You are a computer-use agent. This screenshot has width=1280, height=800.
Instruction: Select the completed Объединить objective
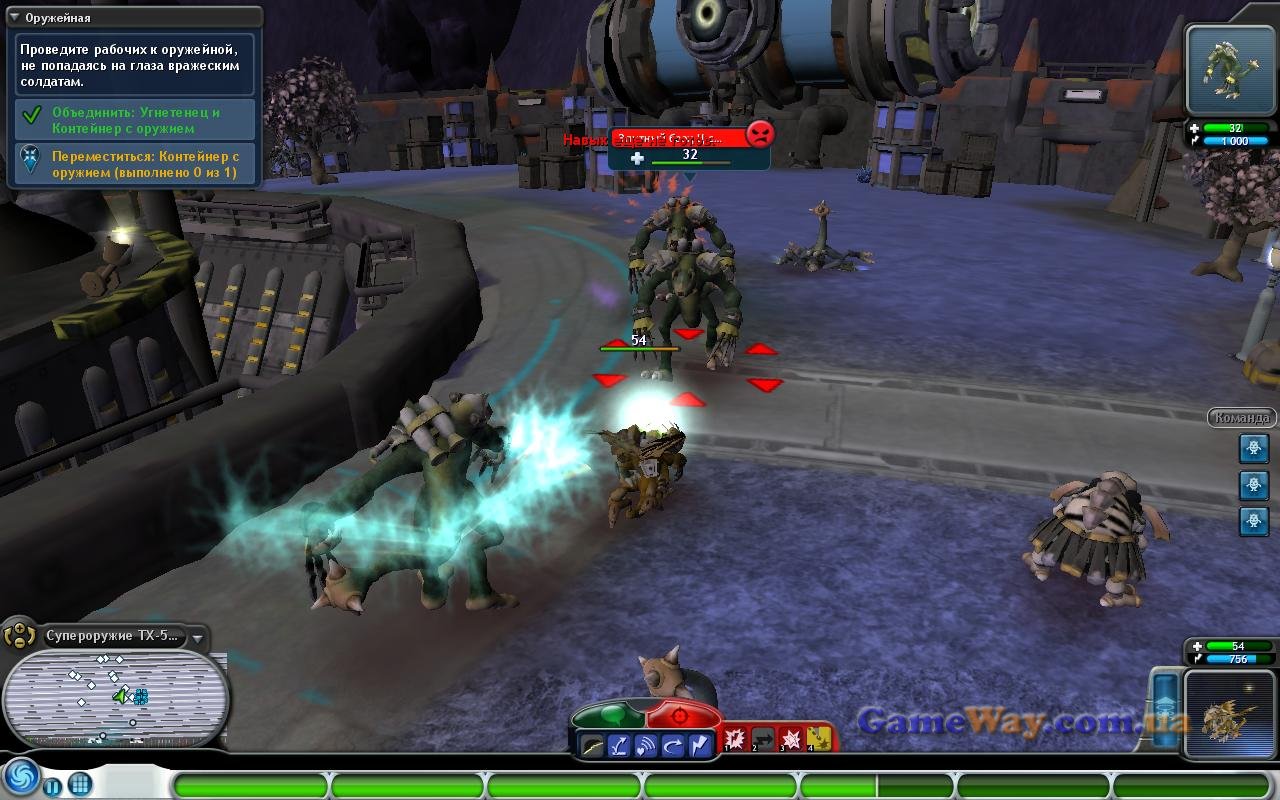(134, 120)
